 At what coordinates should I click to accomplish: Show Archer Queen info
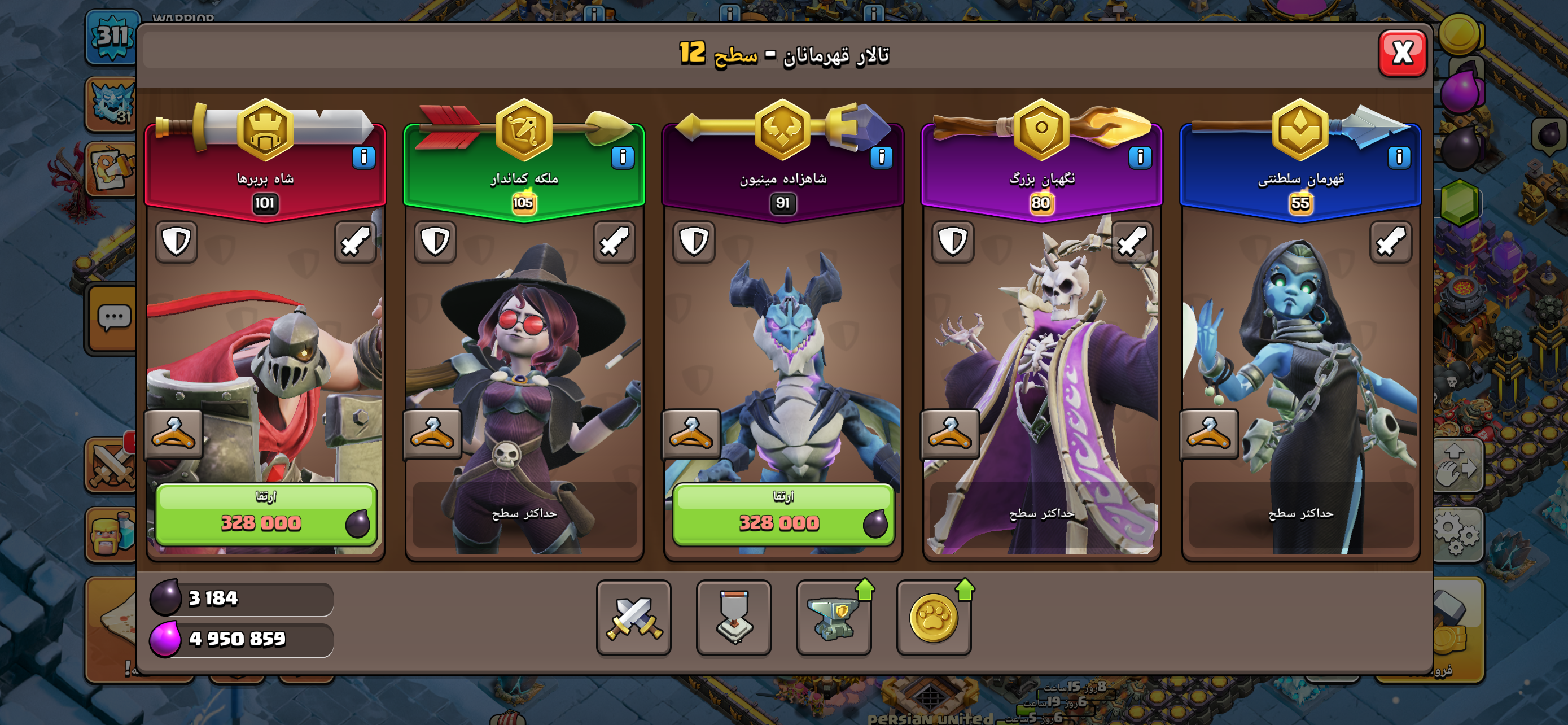point(622,157)
